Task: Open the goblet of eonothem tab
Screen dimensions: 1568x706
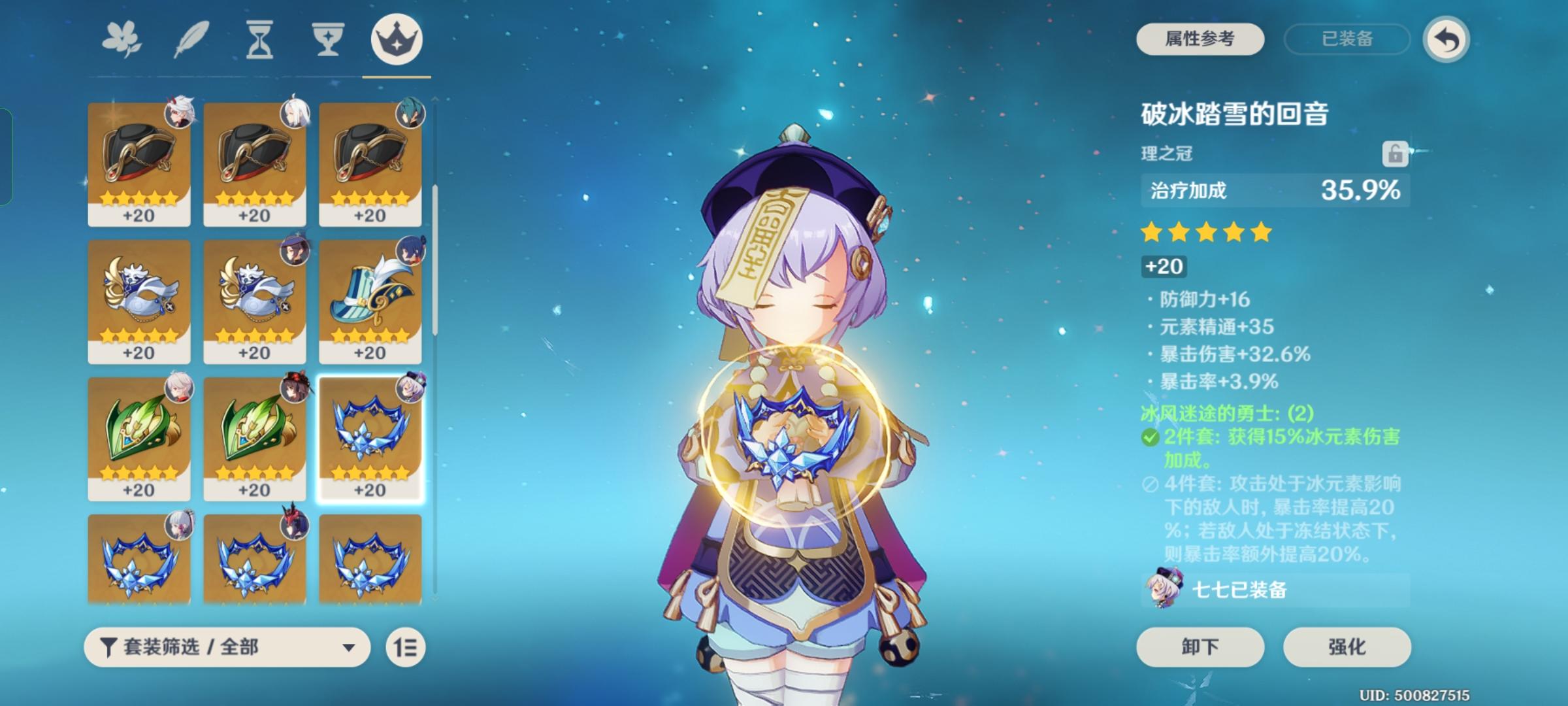Action: 326,41
